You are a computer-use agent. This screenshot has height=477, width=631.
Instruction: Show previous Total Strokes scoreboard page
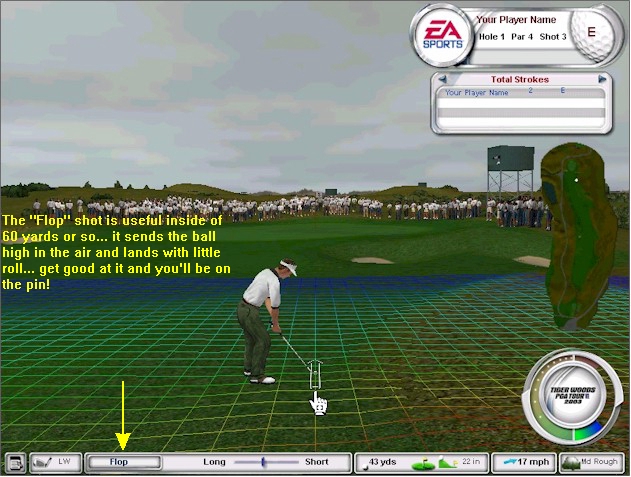click(x=439, y=79)
